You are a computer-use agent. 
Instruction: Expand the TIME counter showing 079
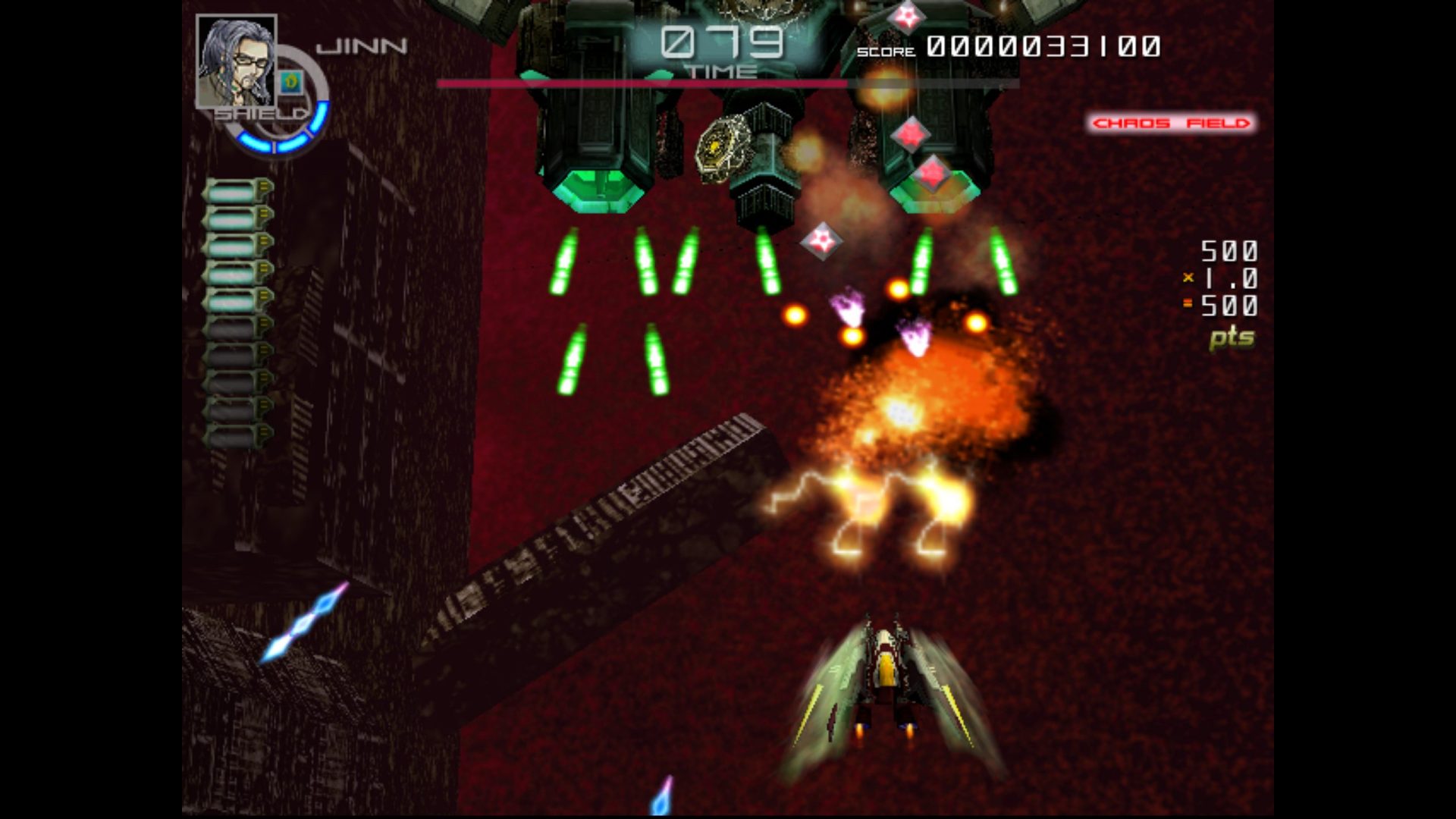pyautogui.click(x=722, y=44)
